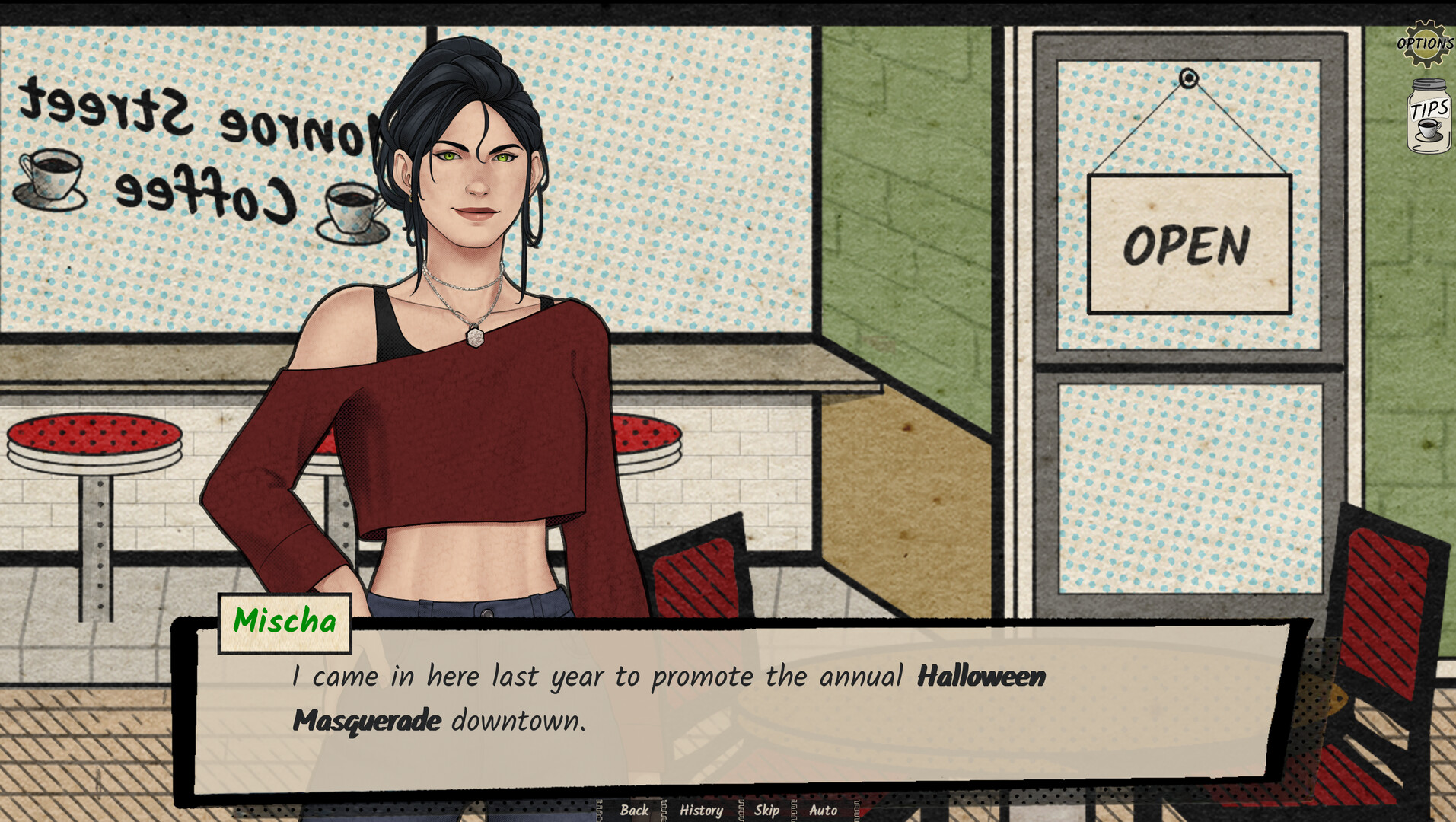
Task: Click Mischa's name label
Action: pyautogui.click(x=285, y=621)
